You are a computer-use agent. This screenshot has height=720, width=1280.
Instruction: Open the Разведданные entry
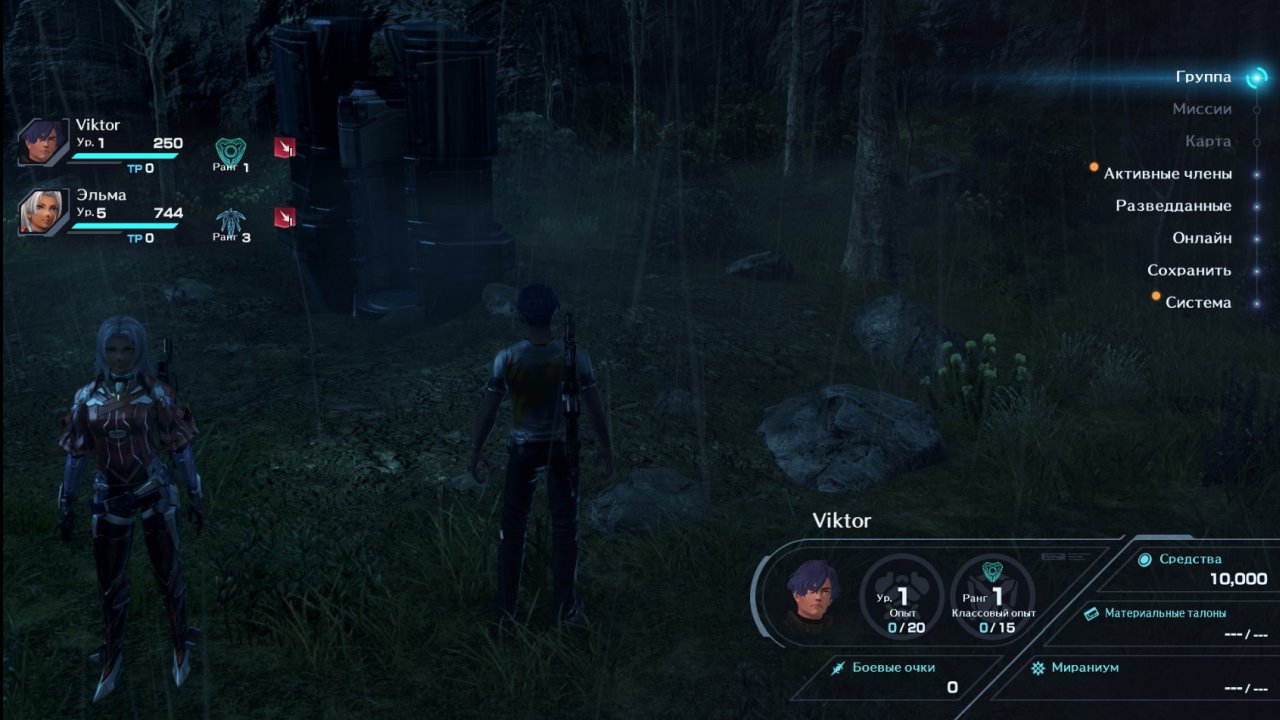pyautogui.click(x=1173, y=206)
